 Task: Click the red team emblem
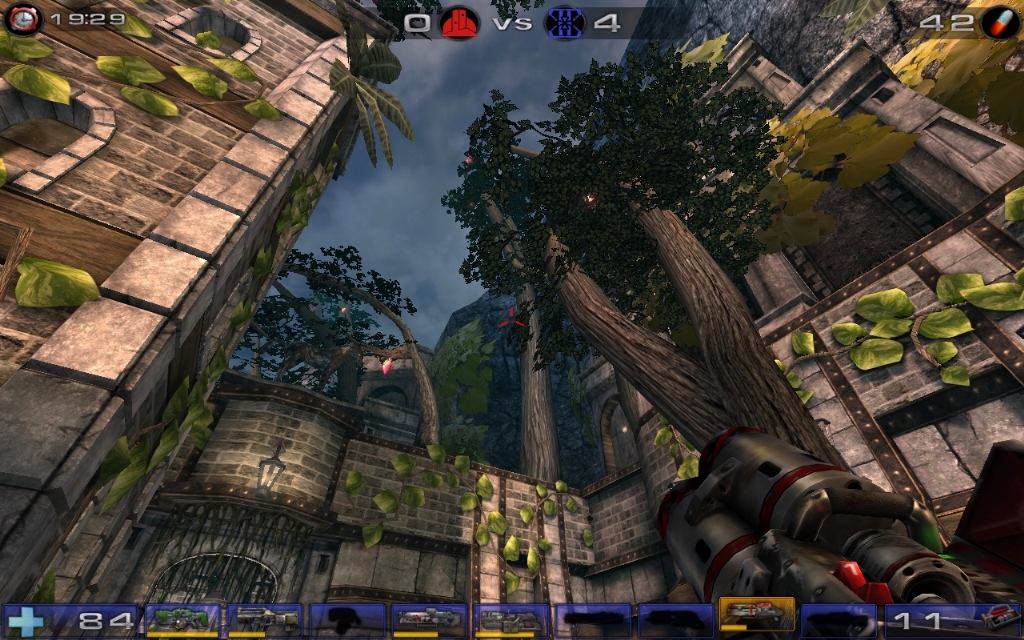460,22
